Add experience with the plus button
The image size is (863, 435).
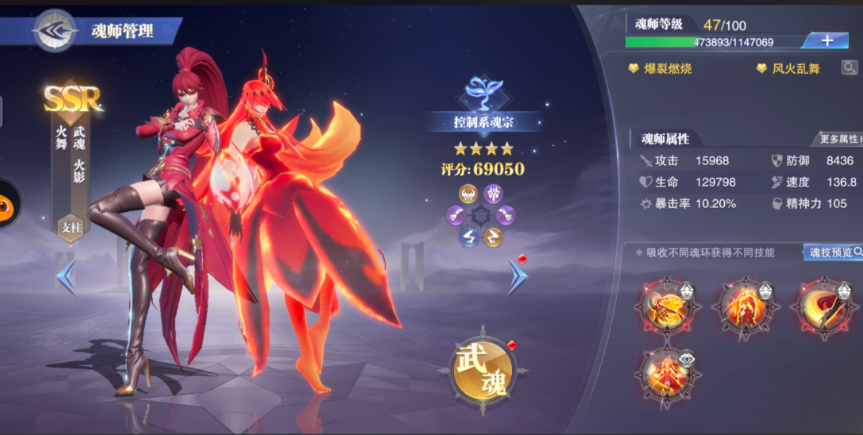click(x=827, y=40)
